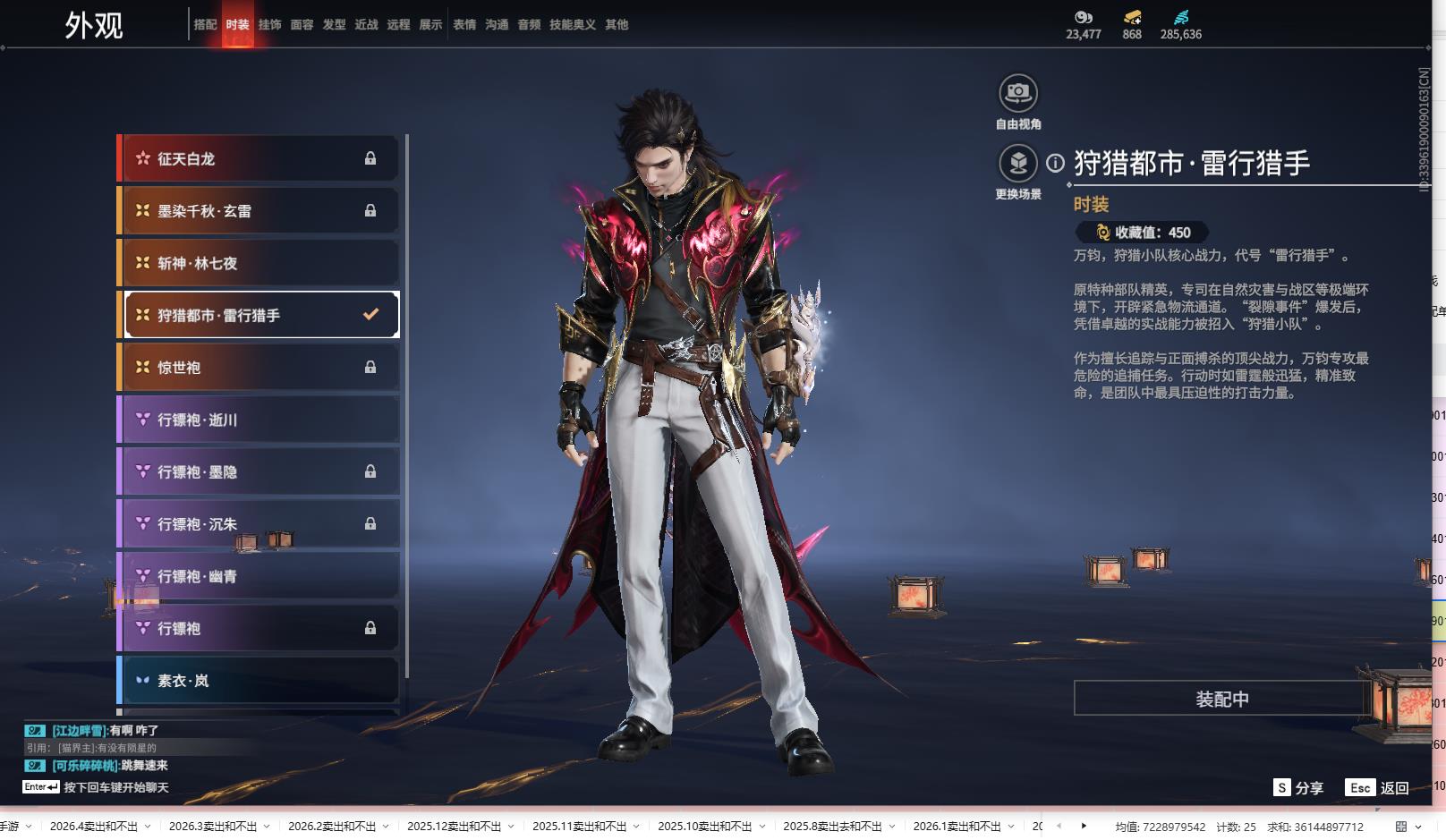Activate the 自由视角 camera button
The image size is (1446, 840).
pos(1018,93)
